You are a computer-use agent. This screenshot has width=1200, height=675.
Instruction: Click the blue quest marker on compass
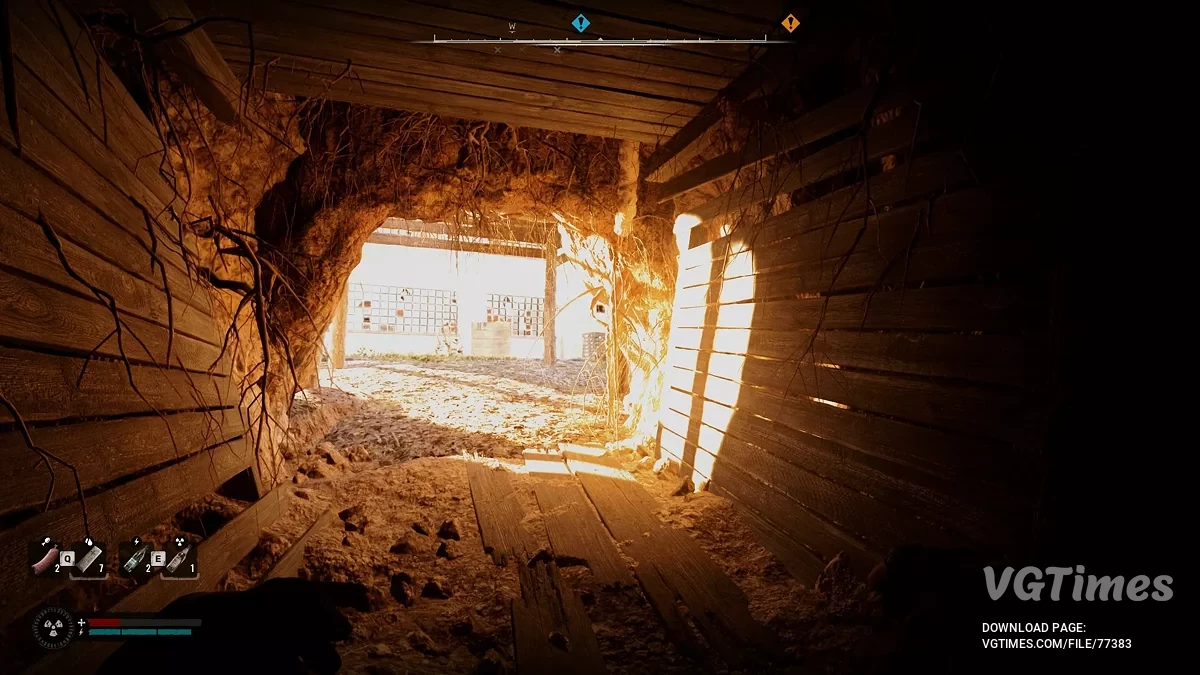[580, 23]
